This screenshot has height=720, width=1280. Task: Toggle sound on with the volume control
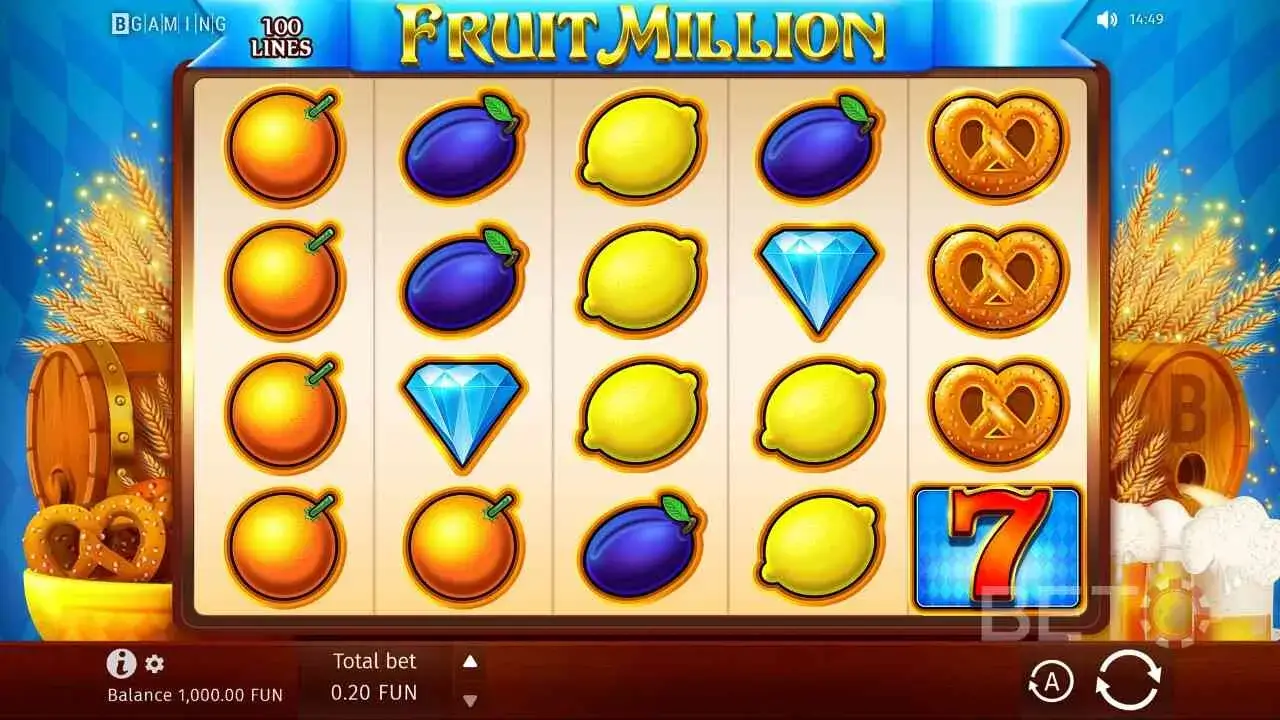[x=1108, y=17]
